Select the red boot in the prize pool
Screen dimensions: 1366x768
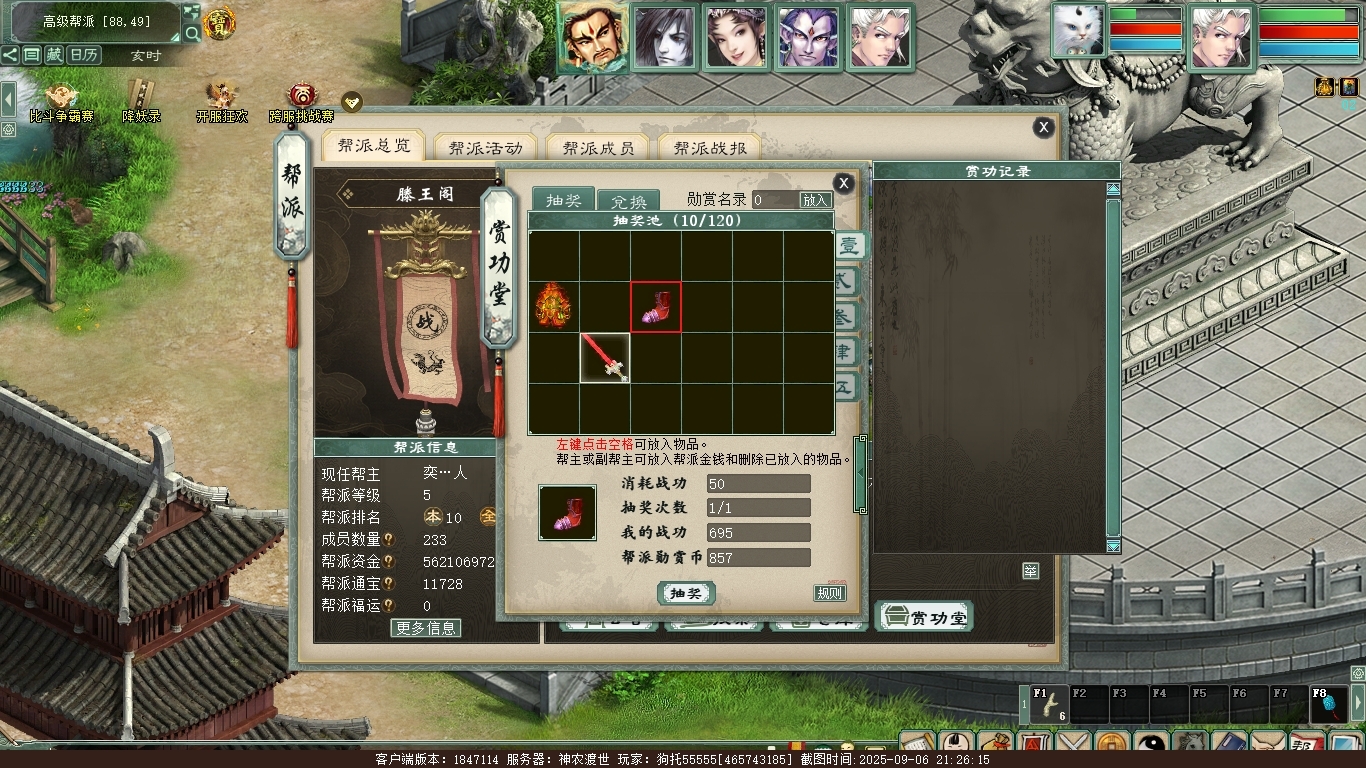click(655, 306)
